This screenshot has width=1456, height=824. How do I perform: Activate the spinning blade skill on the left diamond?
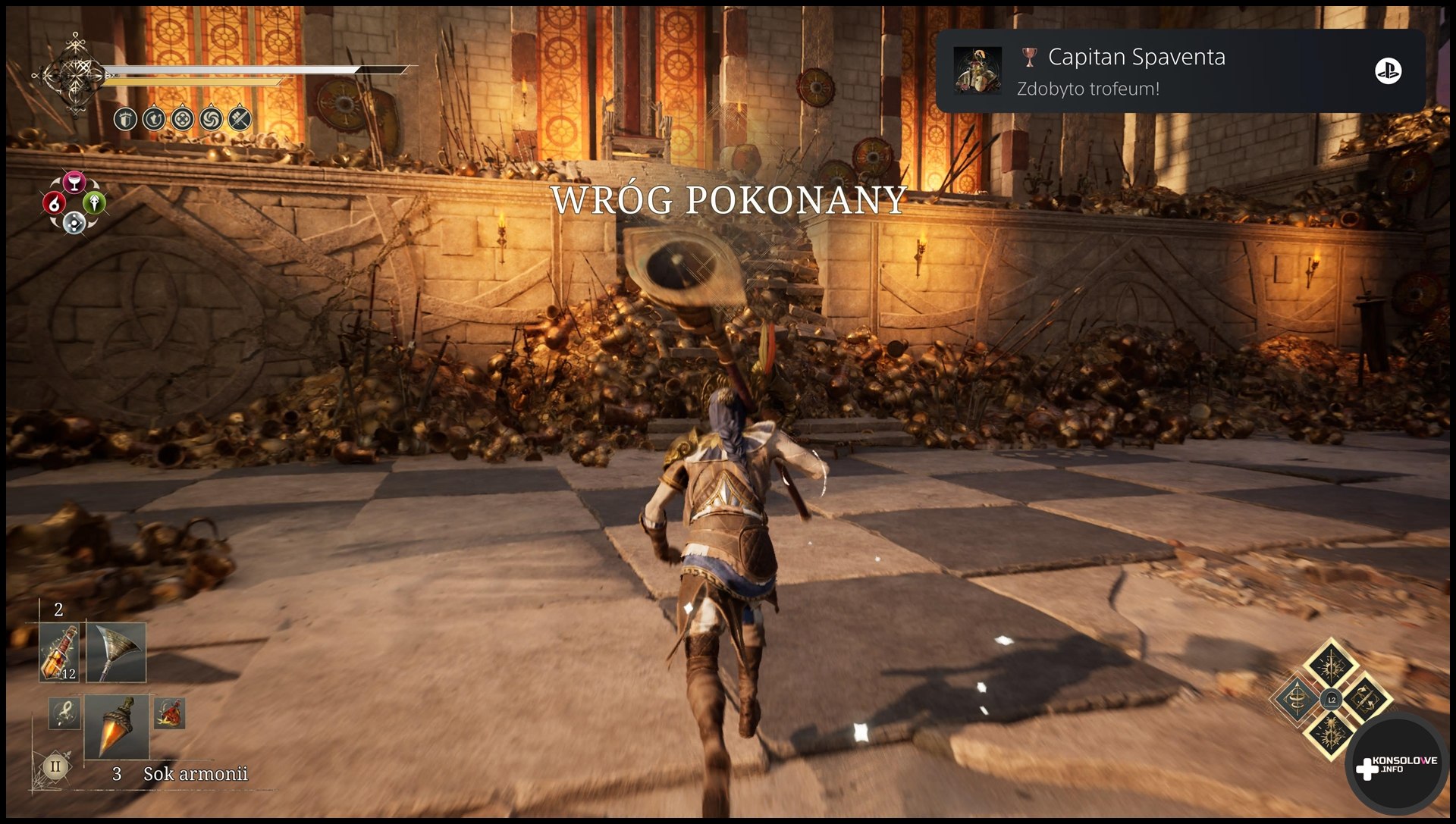tap(1298, 700)
